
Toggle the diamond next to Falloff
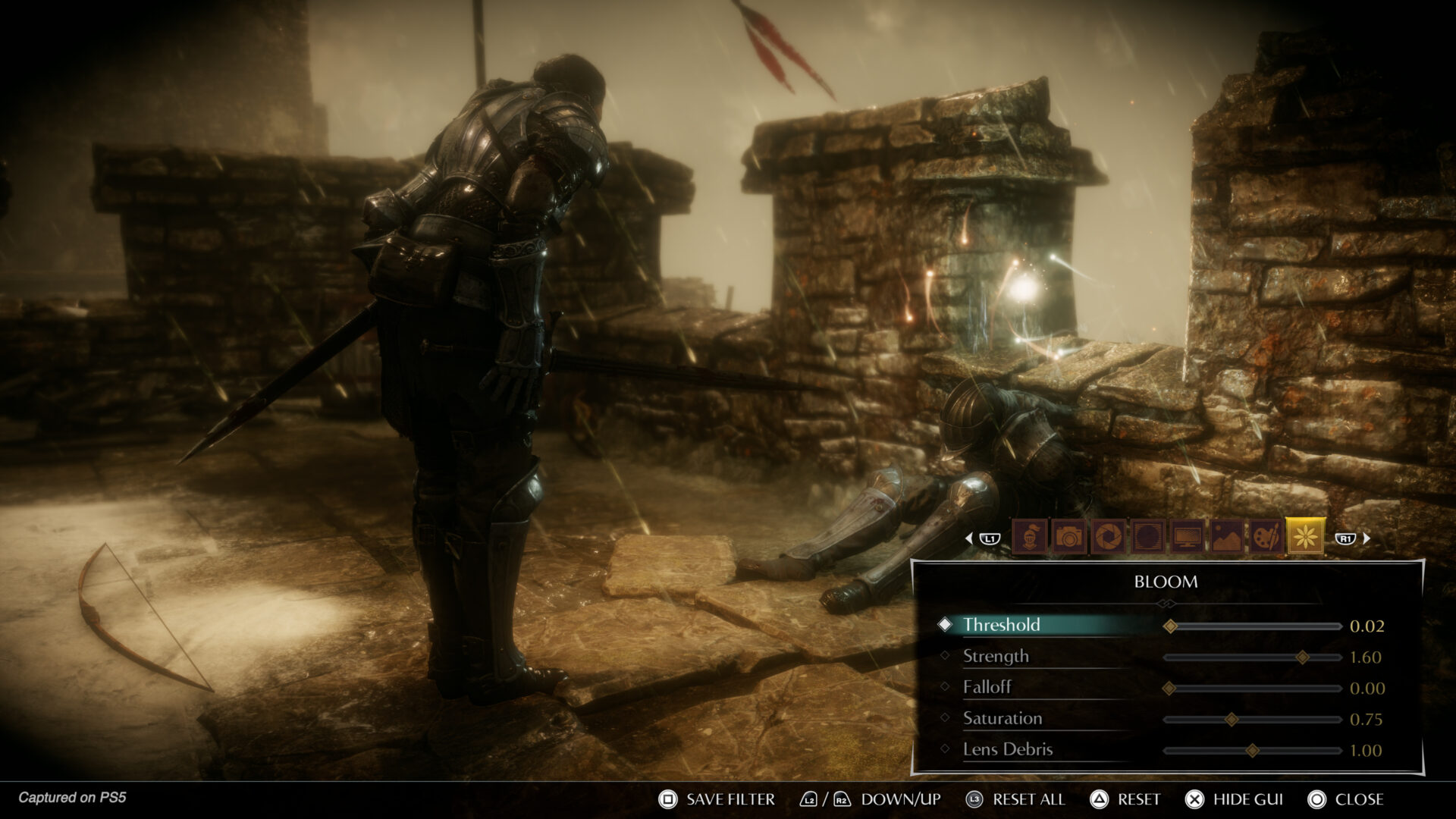(x=944, y=688)
